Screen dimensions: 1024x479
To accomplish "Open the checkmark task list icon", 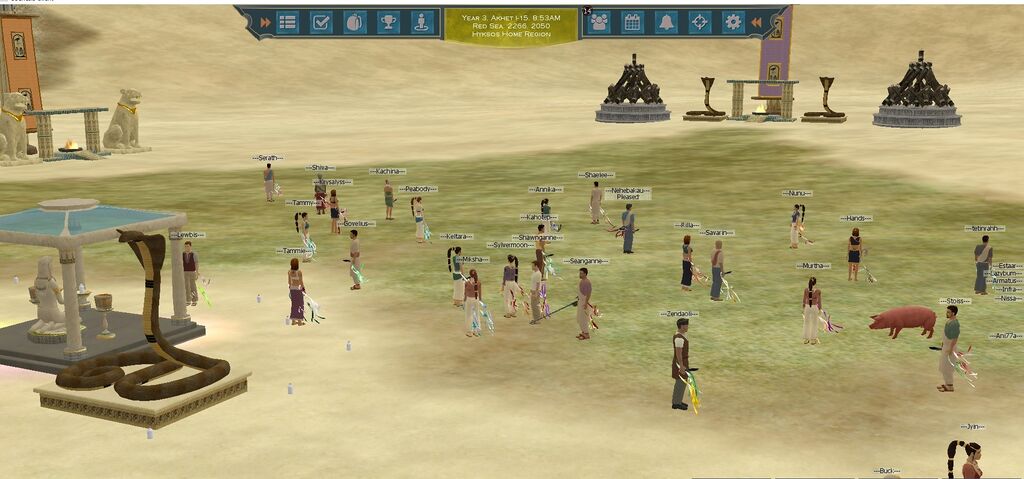I will [321, 21].
